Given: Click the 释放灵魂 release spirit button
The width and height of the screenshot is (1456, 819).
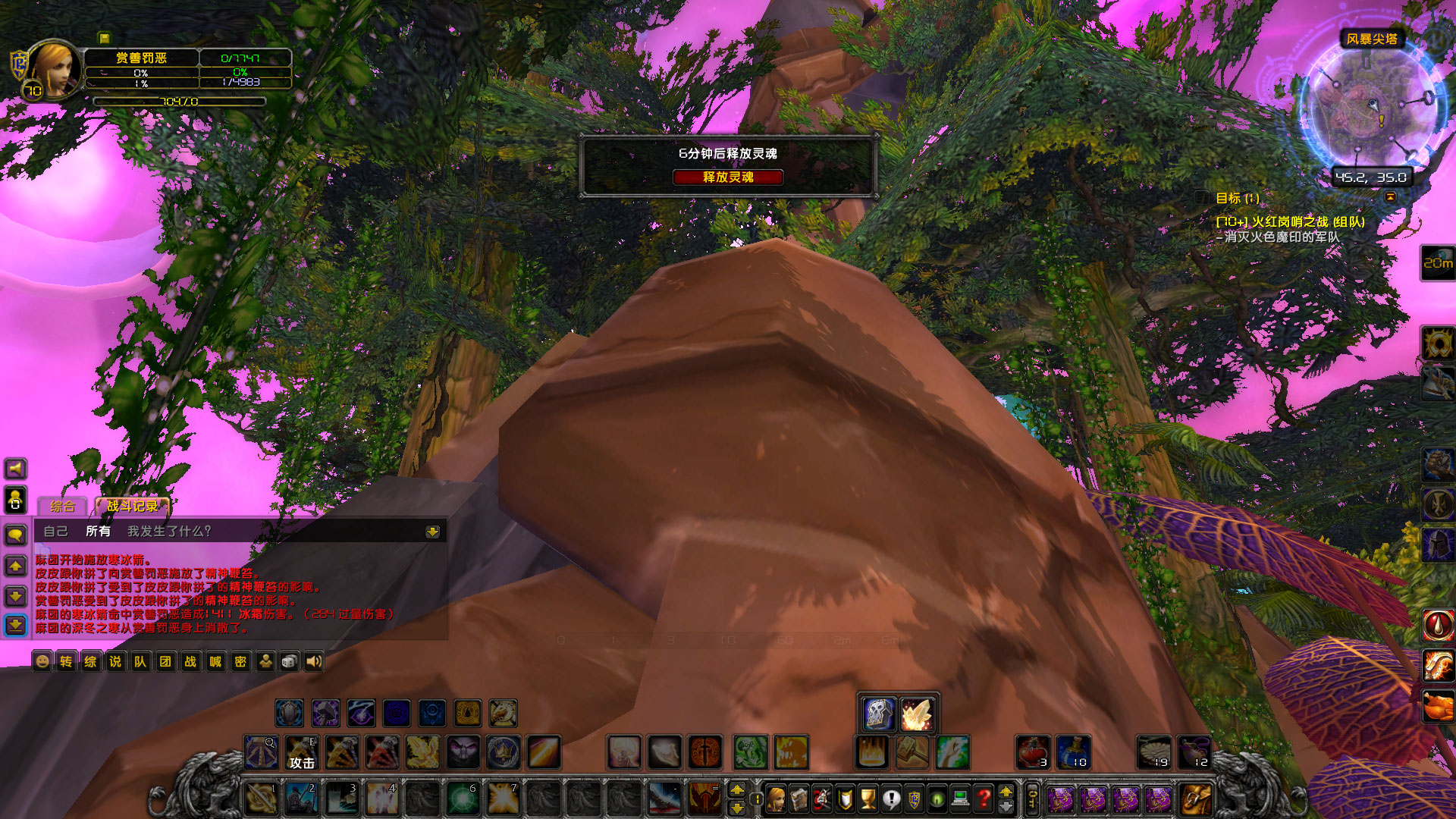Looking at the screenshot, I should coord(730,177).
